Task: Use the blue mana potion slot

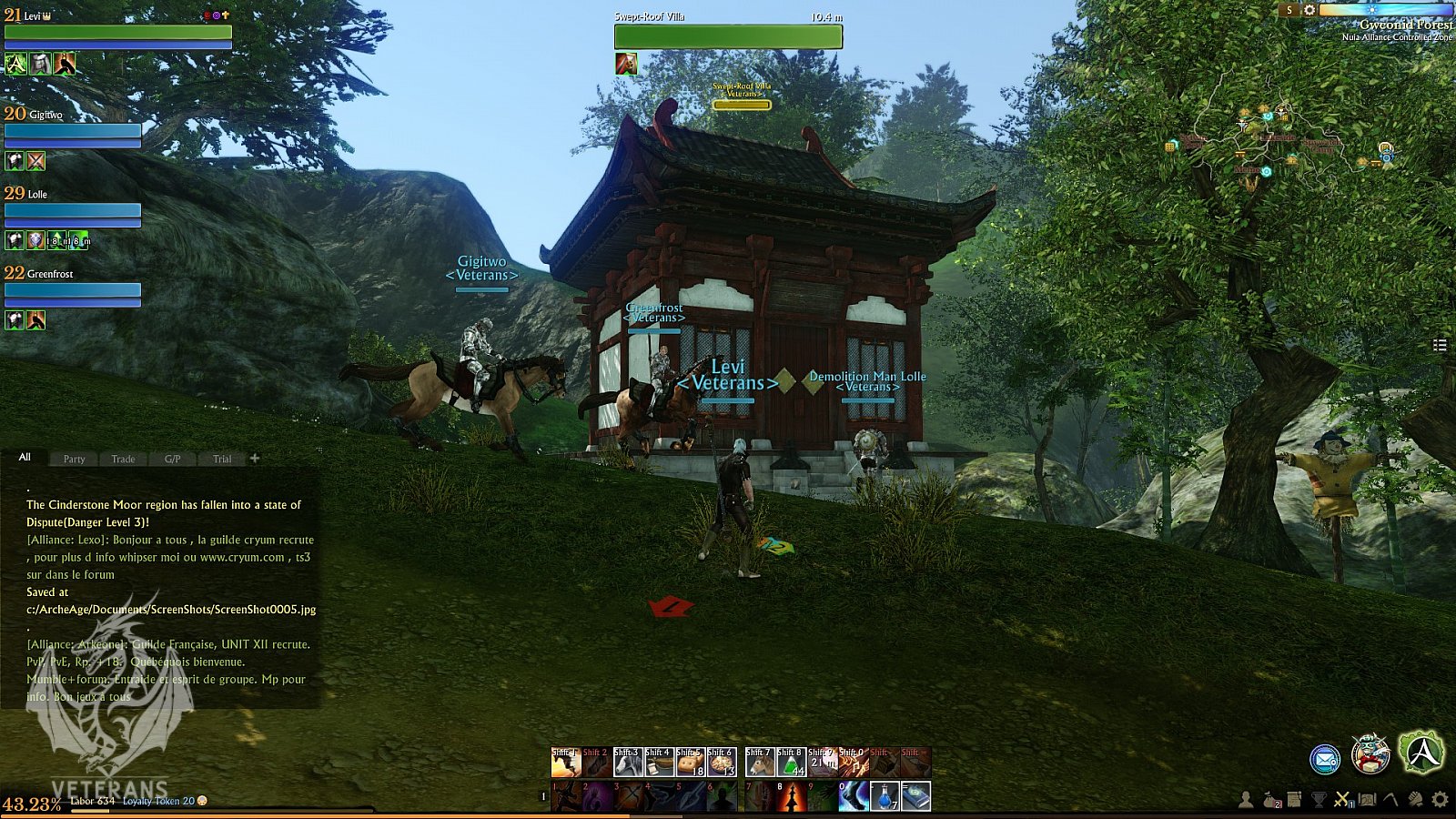Action: tap(885, 796)
